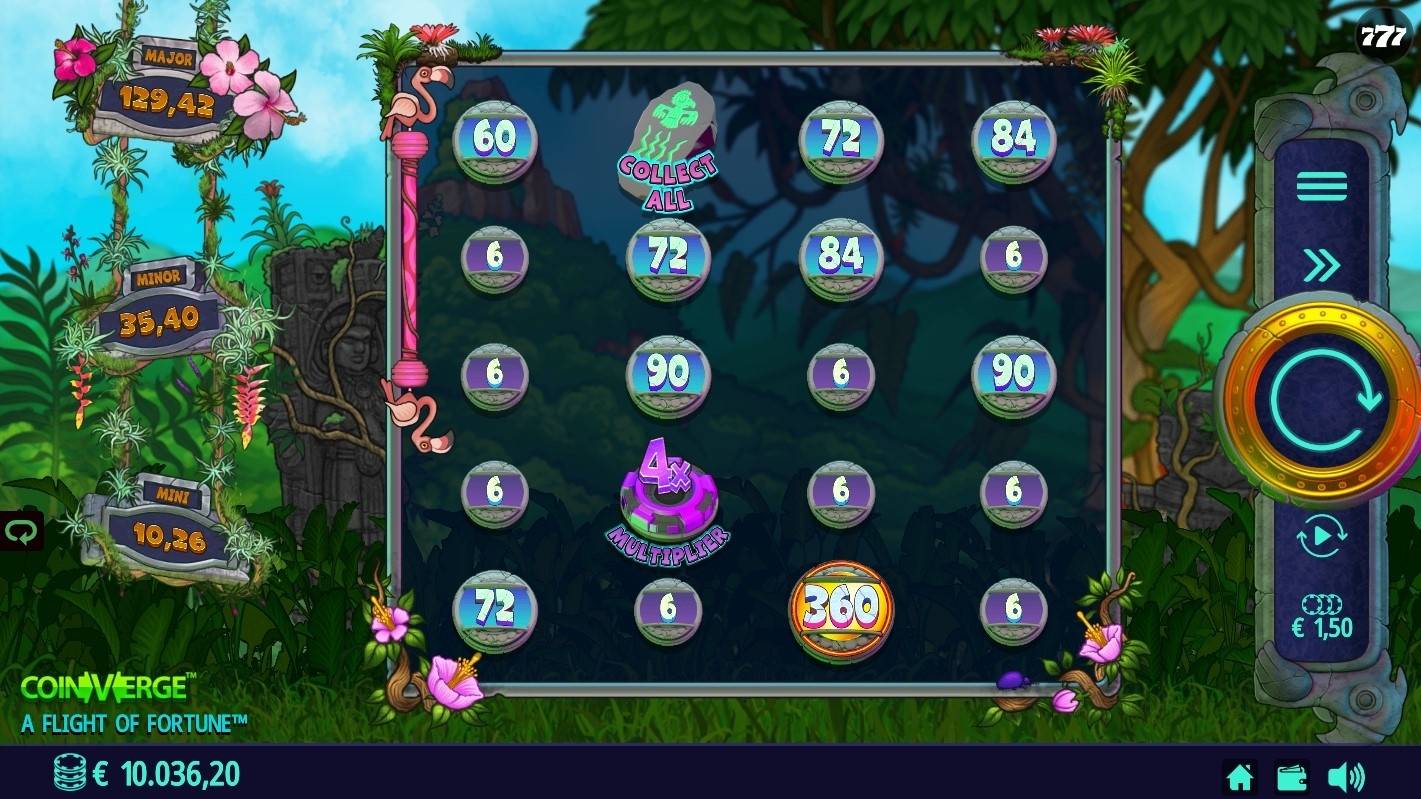The height and width of the screenshot is (799, 1421).
Task: Go to the home lobby icon
Action: [x=1240, y=776]
